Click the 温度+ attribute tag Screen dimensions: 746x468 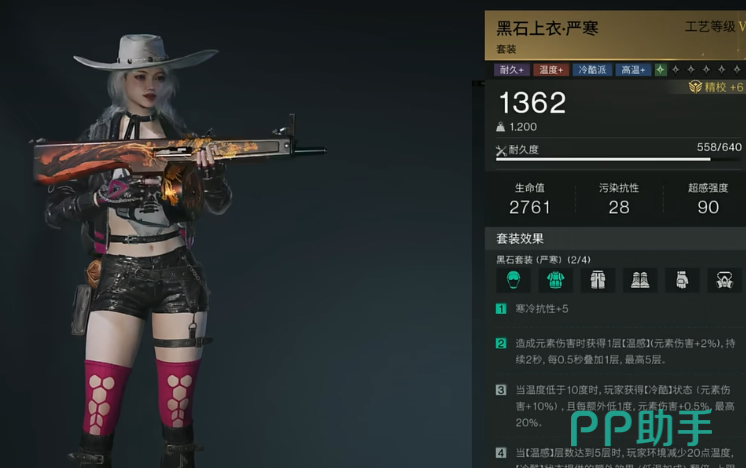551,70
